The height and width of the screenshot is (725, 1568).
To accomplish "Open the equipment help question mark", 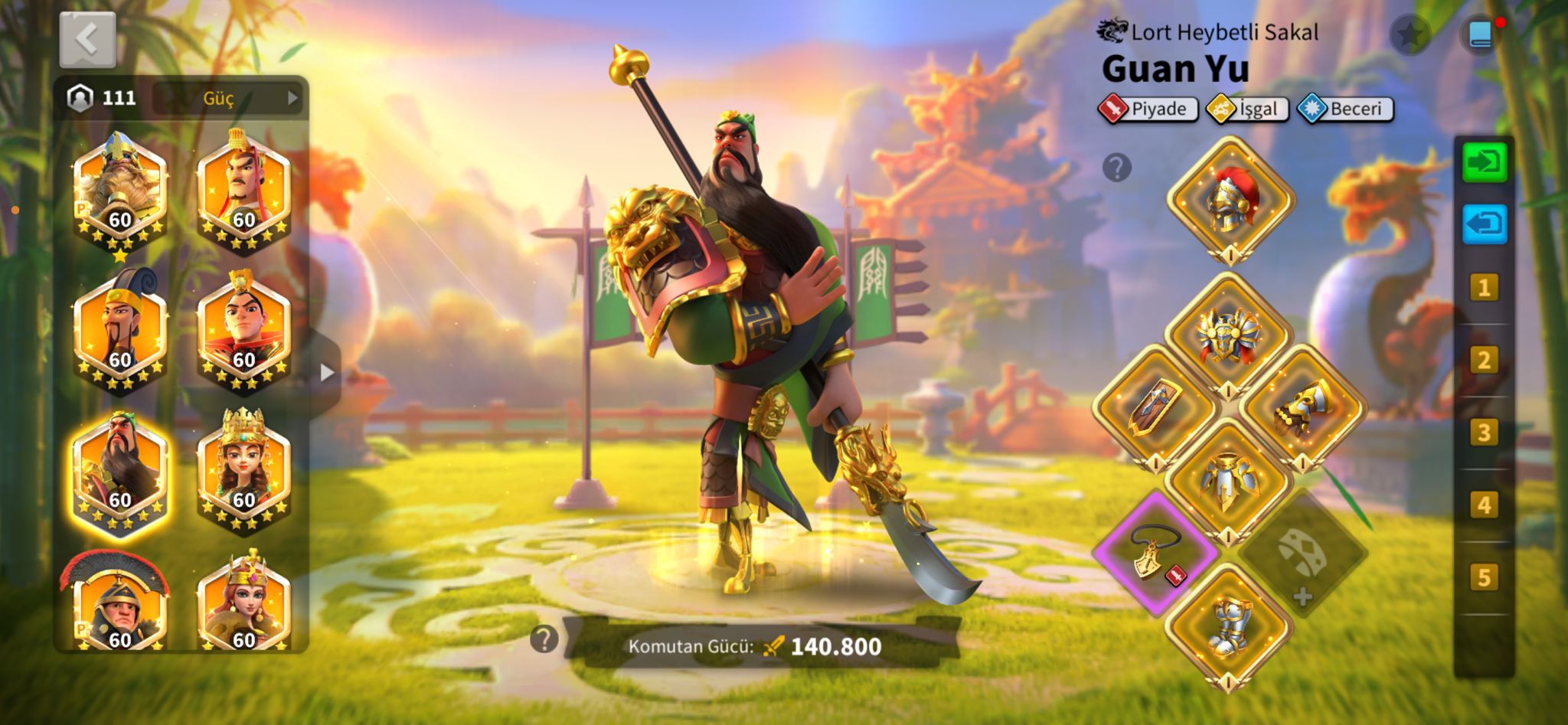I will pyautogui.click(x=1117, y=167).
